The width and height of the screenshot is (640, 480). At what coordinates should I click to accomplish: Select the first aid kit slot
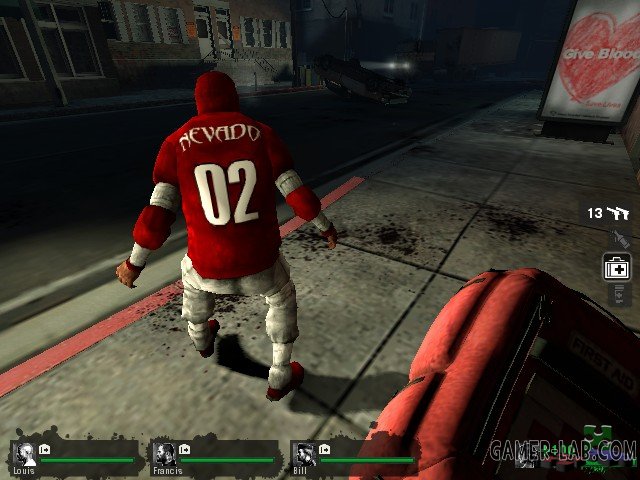617,268
